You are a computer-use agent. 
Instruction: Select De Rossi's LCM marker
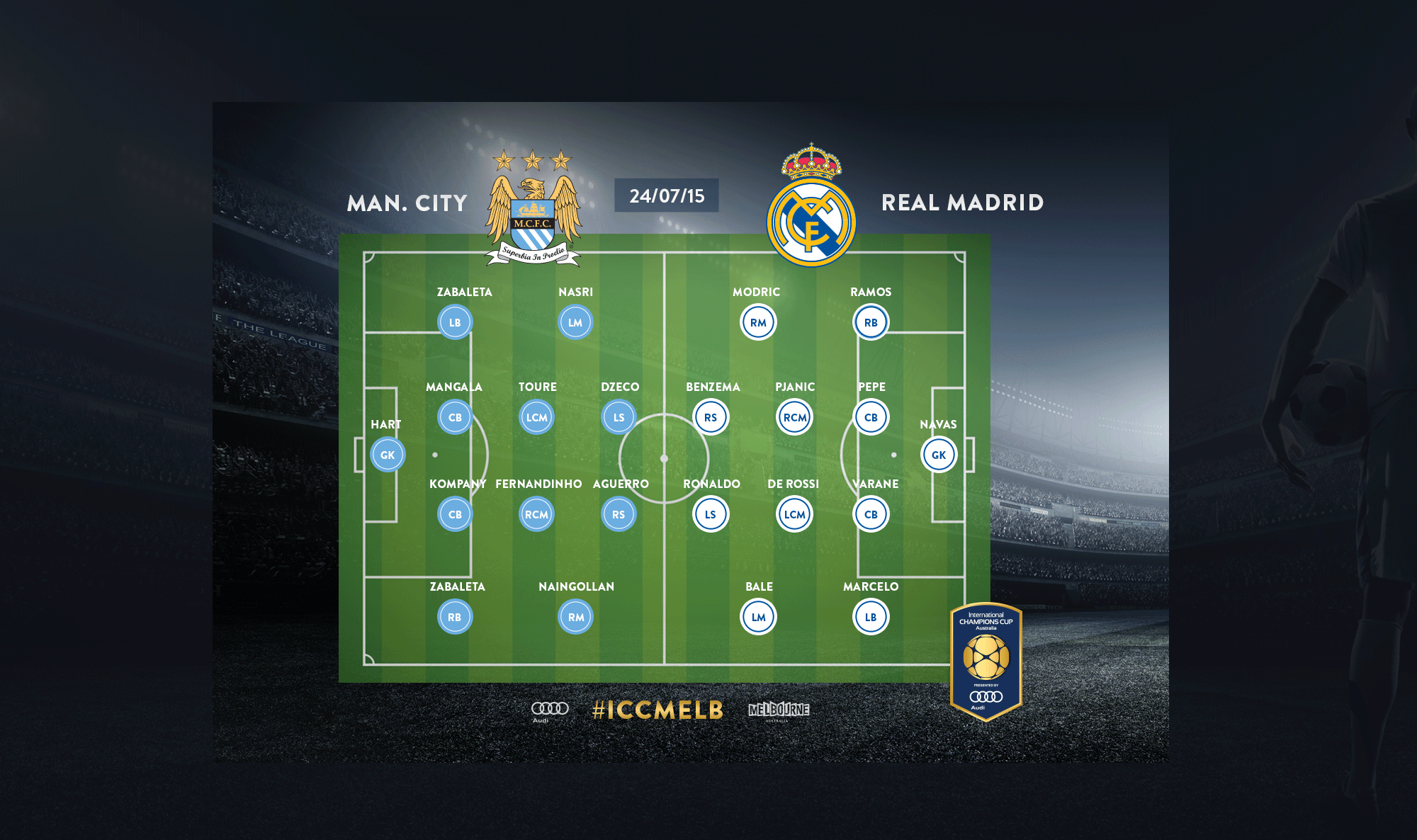795,514
